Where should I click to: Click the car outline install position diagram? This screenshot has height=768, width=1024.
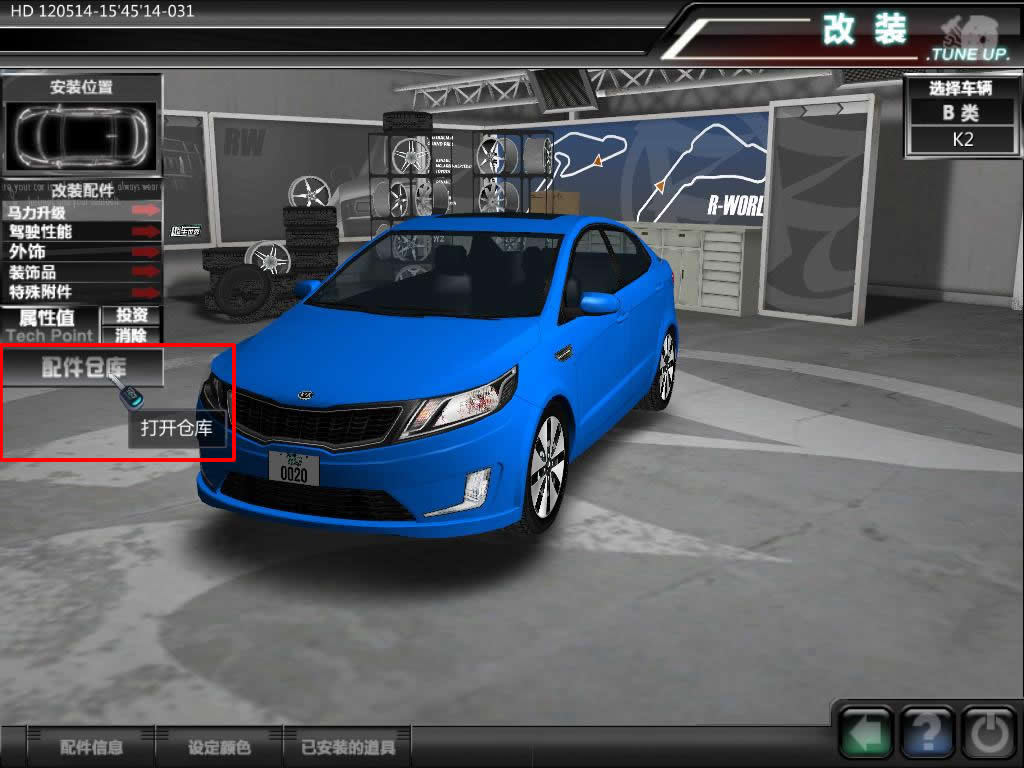(x=82, y=136)
